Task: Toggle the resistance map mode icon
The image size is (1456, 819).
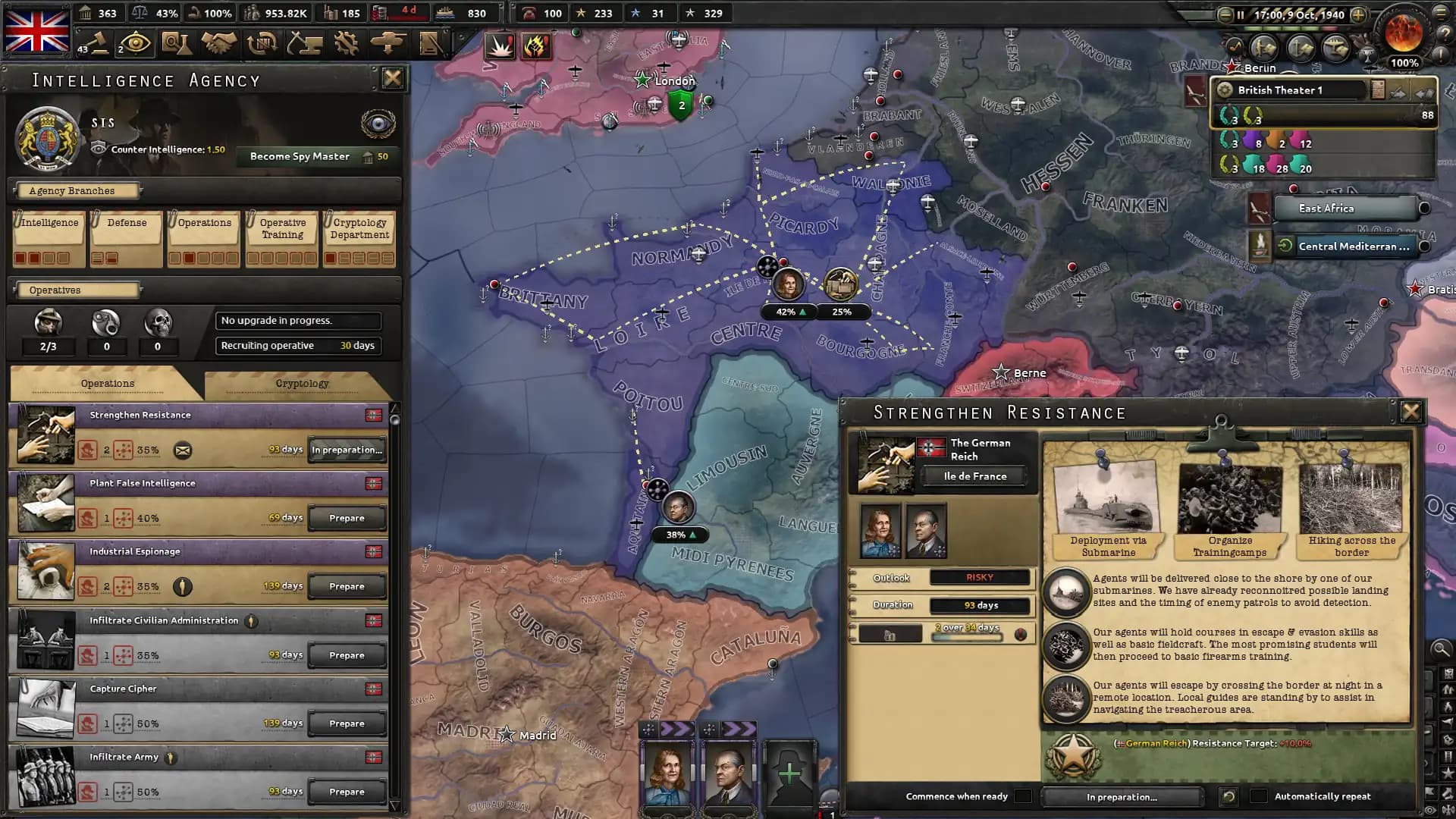Action: click(536, 46)
